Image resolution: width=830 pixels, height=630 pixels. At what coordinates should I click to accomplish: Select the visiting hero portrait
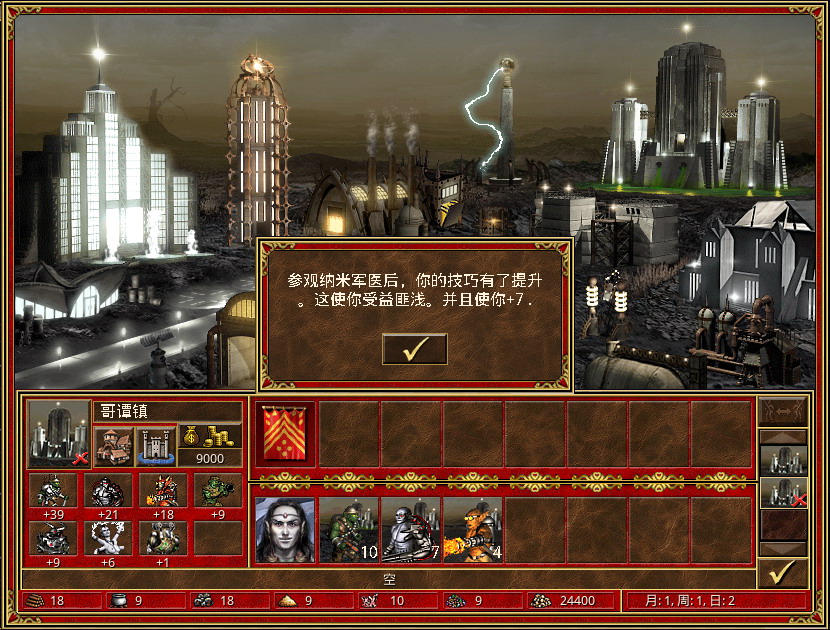click(x=285, y=530)
